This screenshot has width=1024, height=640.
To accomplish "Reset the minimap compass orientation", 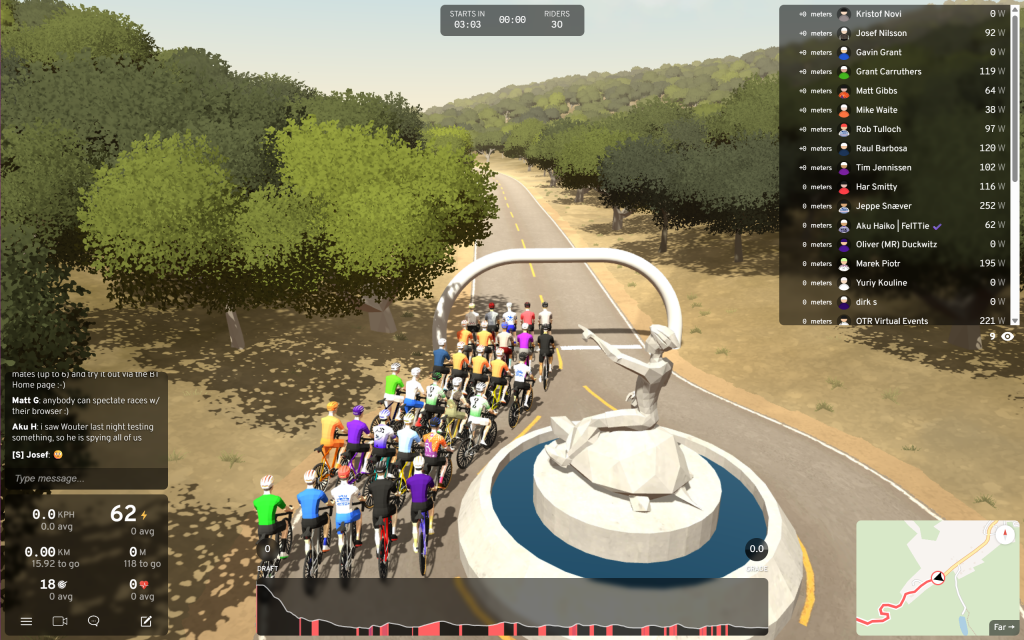I will tap(1003, 533).
